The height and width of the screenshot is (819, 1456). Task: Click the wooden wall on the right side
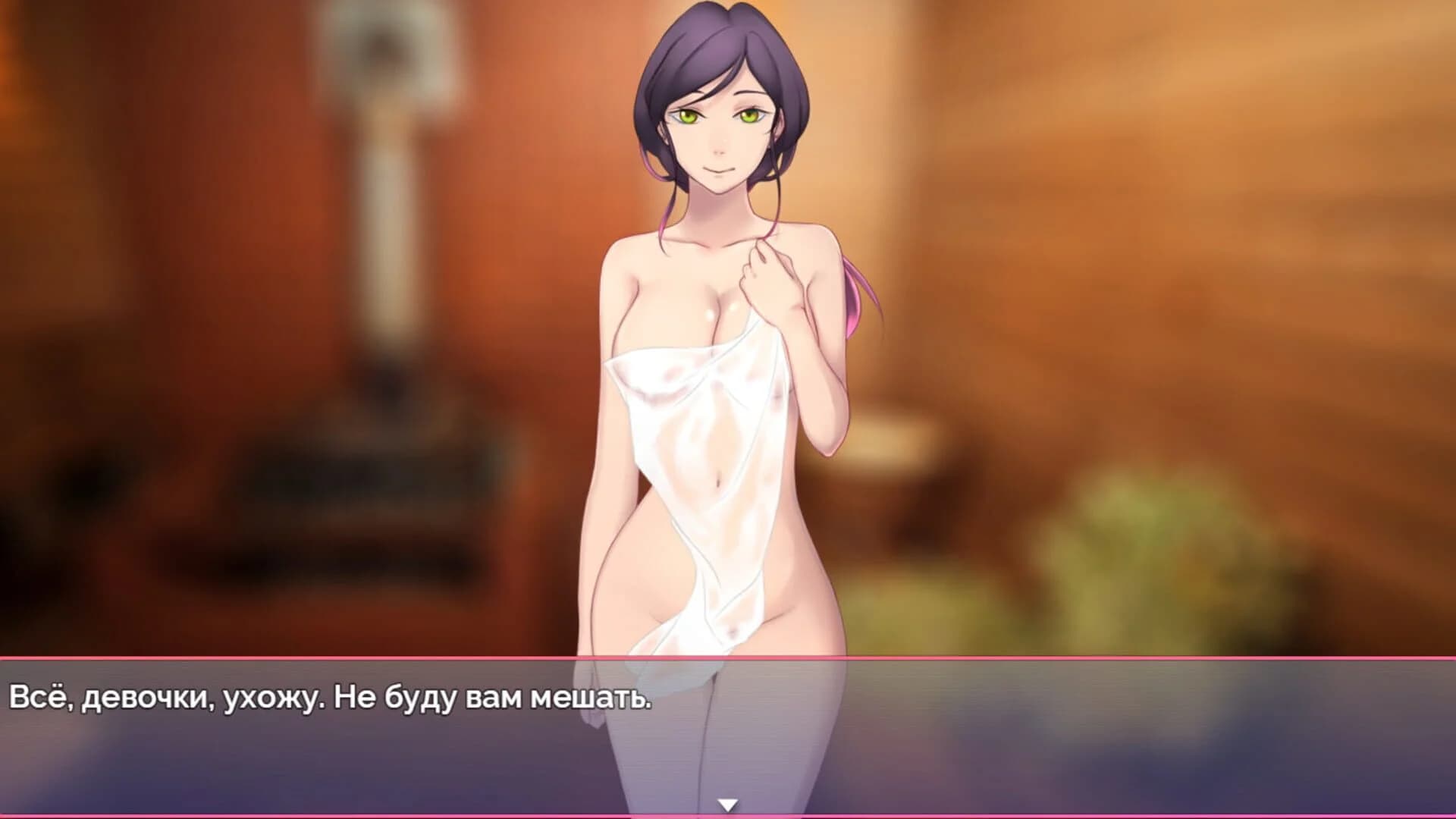pyautogui.click(x=1289, y=227)
